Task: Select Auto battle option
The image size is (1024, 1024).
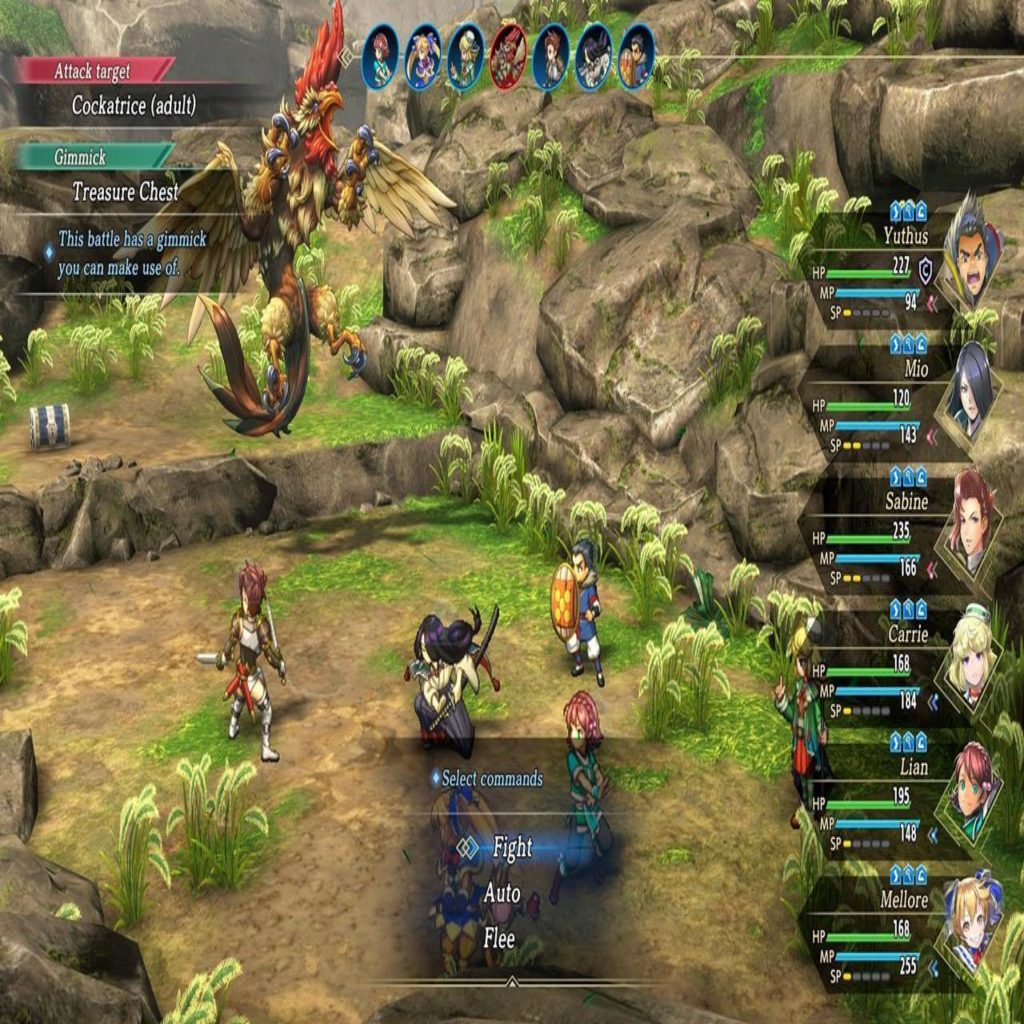Action: pyautogui.click(x=502, y=894)
